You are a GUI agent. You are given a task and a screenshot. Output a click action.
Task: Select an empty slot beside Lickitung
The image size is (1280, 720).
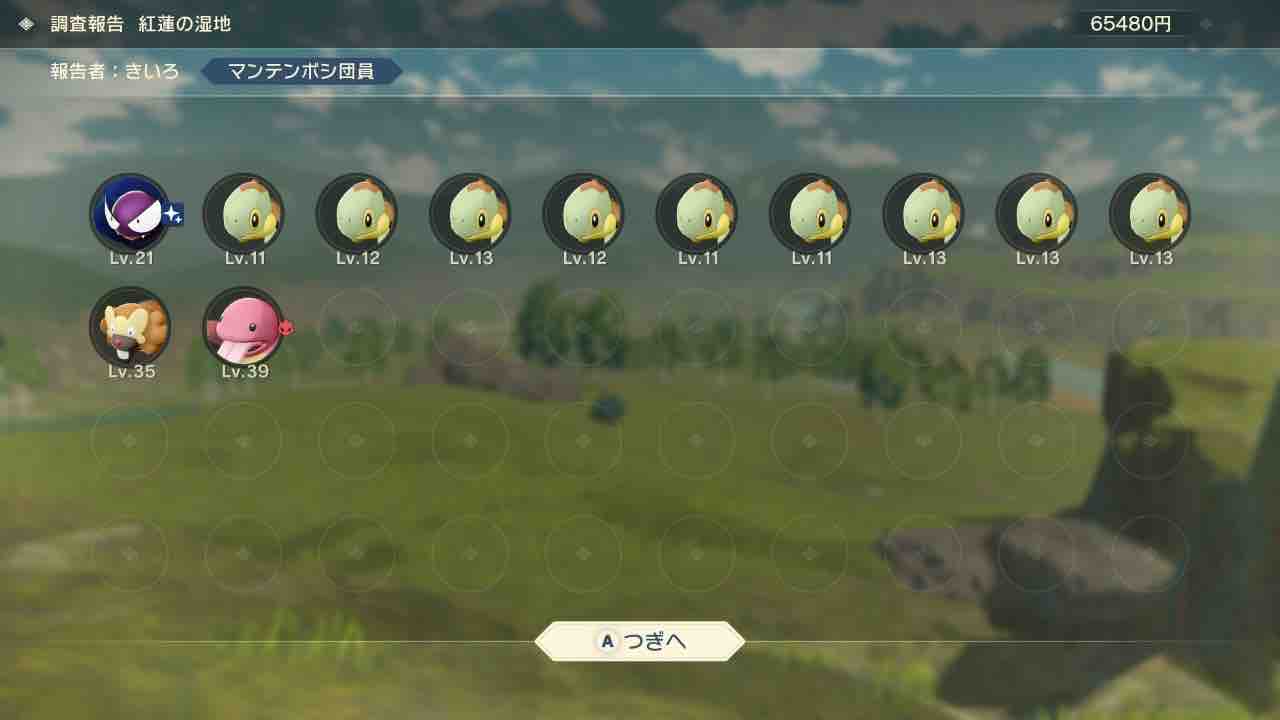click(x=357, y=327)
